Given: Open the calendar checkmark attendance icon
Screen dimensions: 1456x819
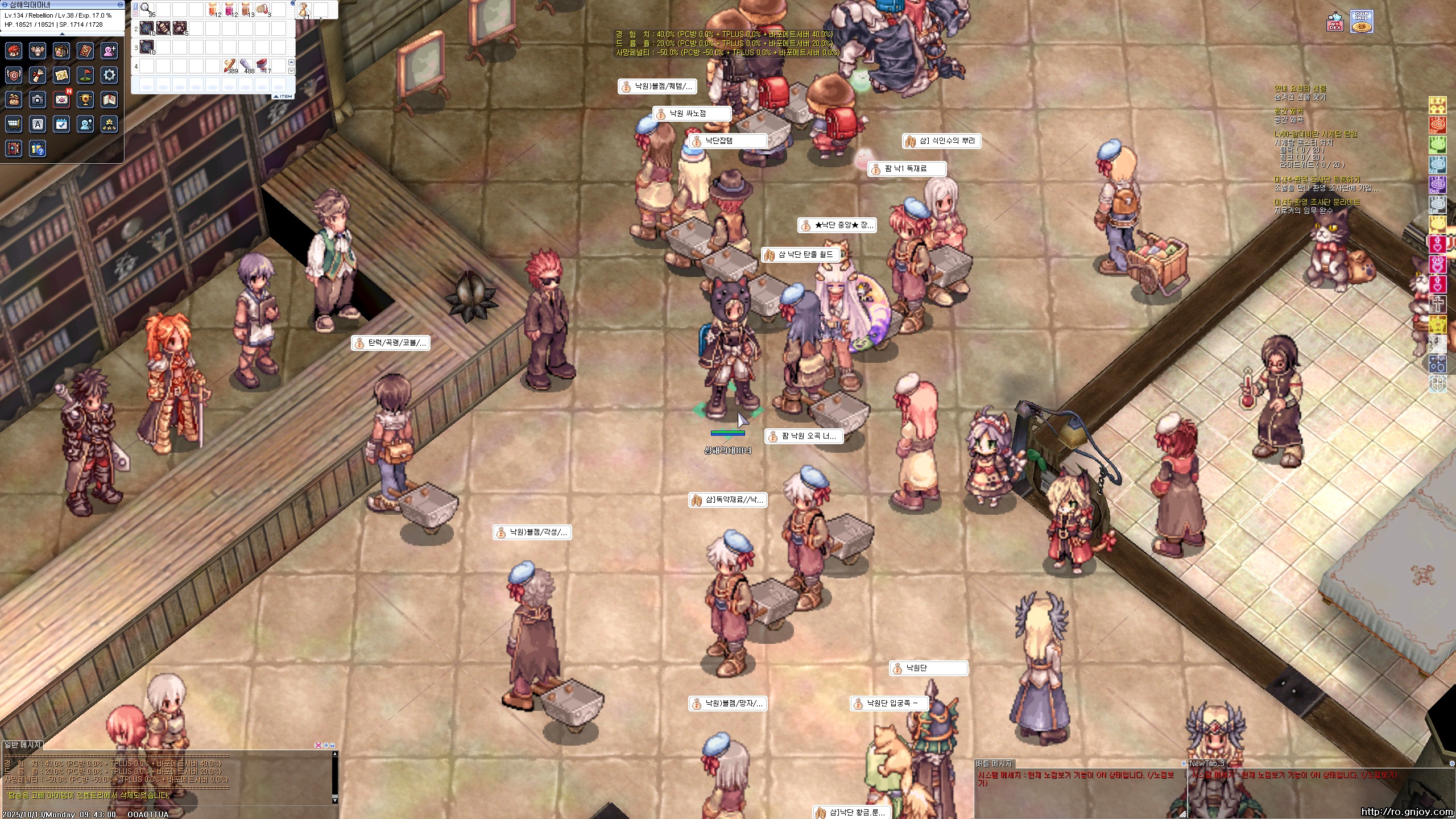Looking at the screenshot, I should (x=61, y=124).
